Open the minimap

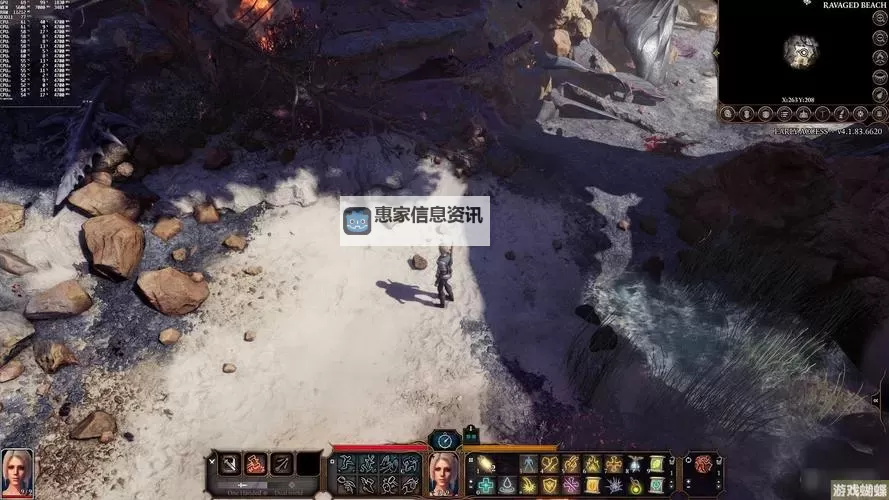coord(802,51)
